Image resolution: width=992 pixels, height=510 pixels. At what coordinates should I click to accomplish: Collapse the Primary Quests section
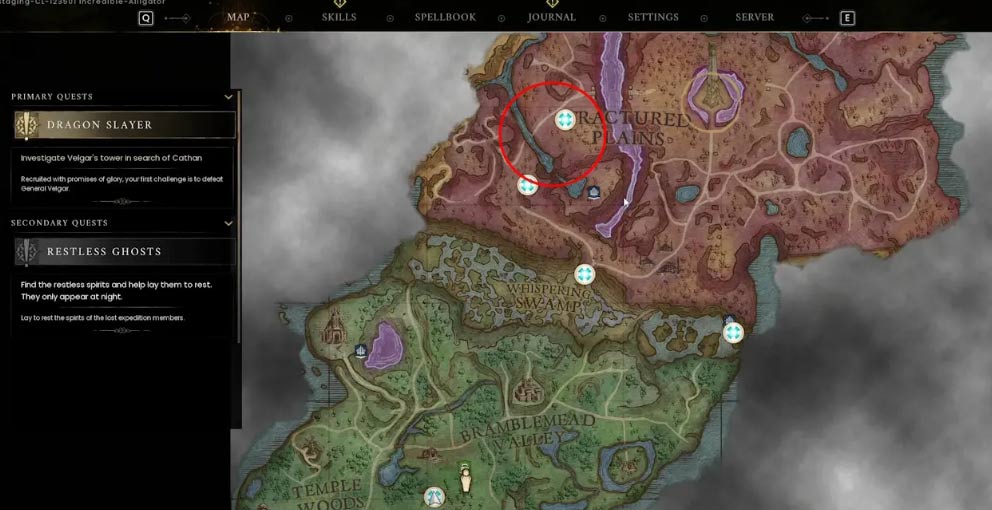tap(229, 97)
